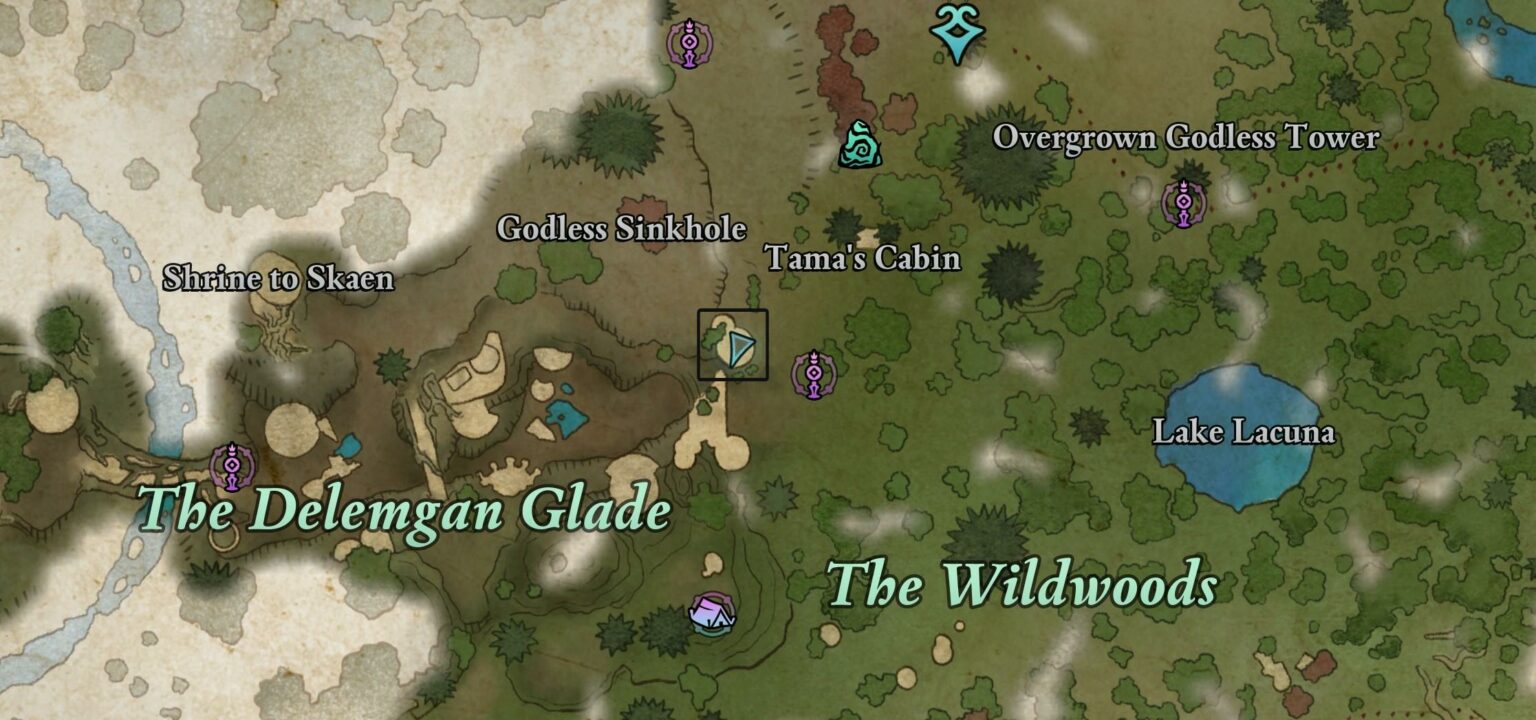Screen dimensions: 1536x720
Task: Click the totem marker in The Delemgan Glade
Action: (233, 465)
